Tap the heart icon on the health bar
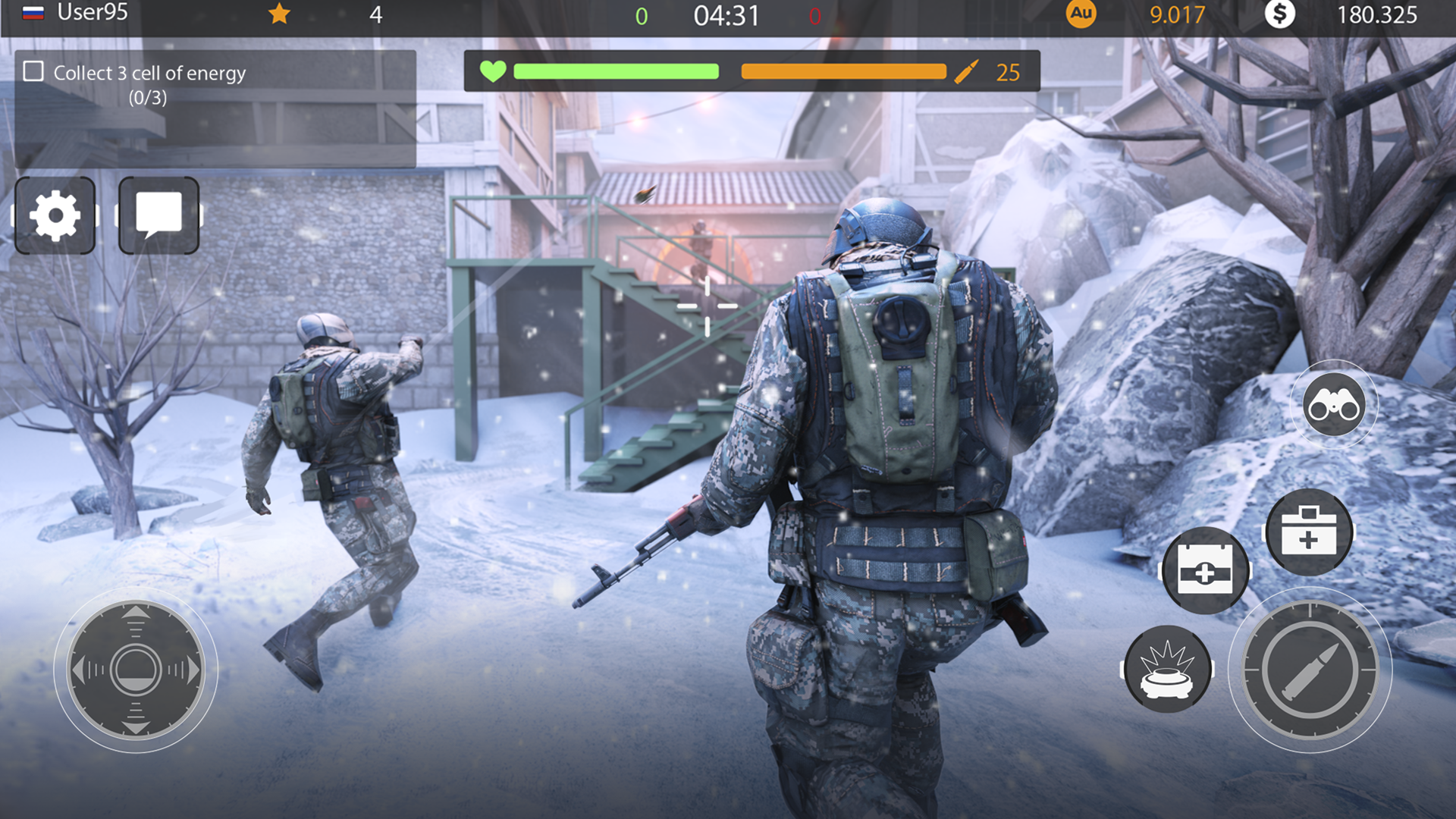 (493, 72)
